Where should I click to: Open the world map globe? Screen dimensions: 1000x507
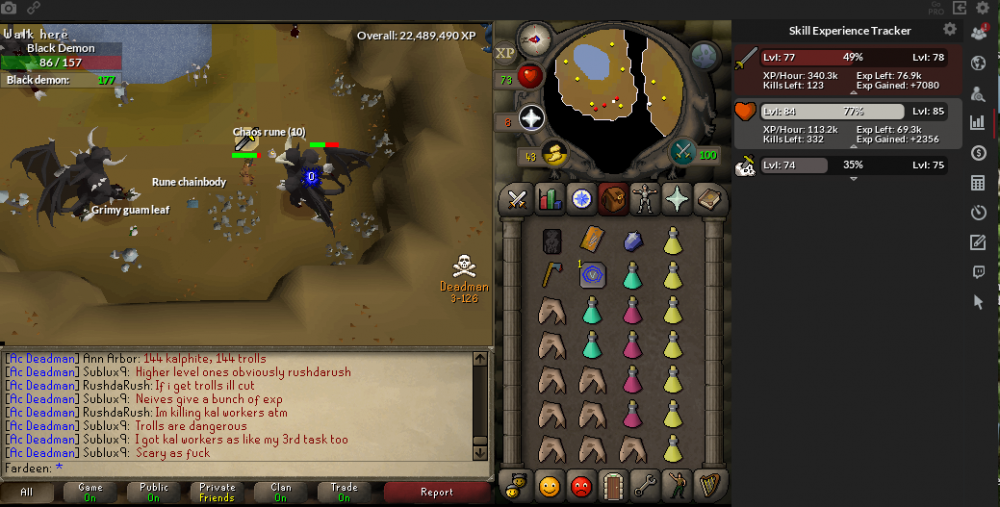[x=704, y=55]
